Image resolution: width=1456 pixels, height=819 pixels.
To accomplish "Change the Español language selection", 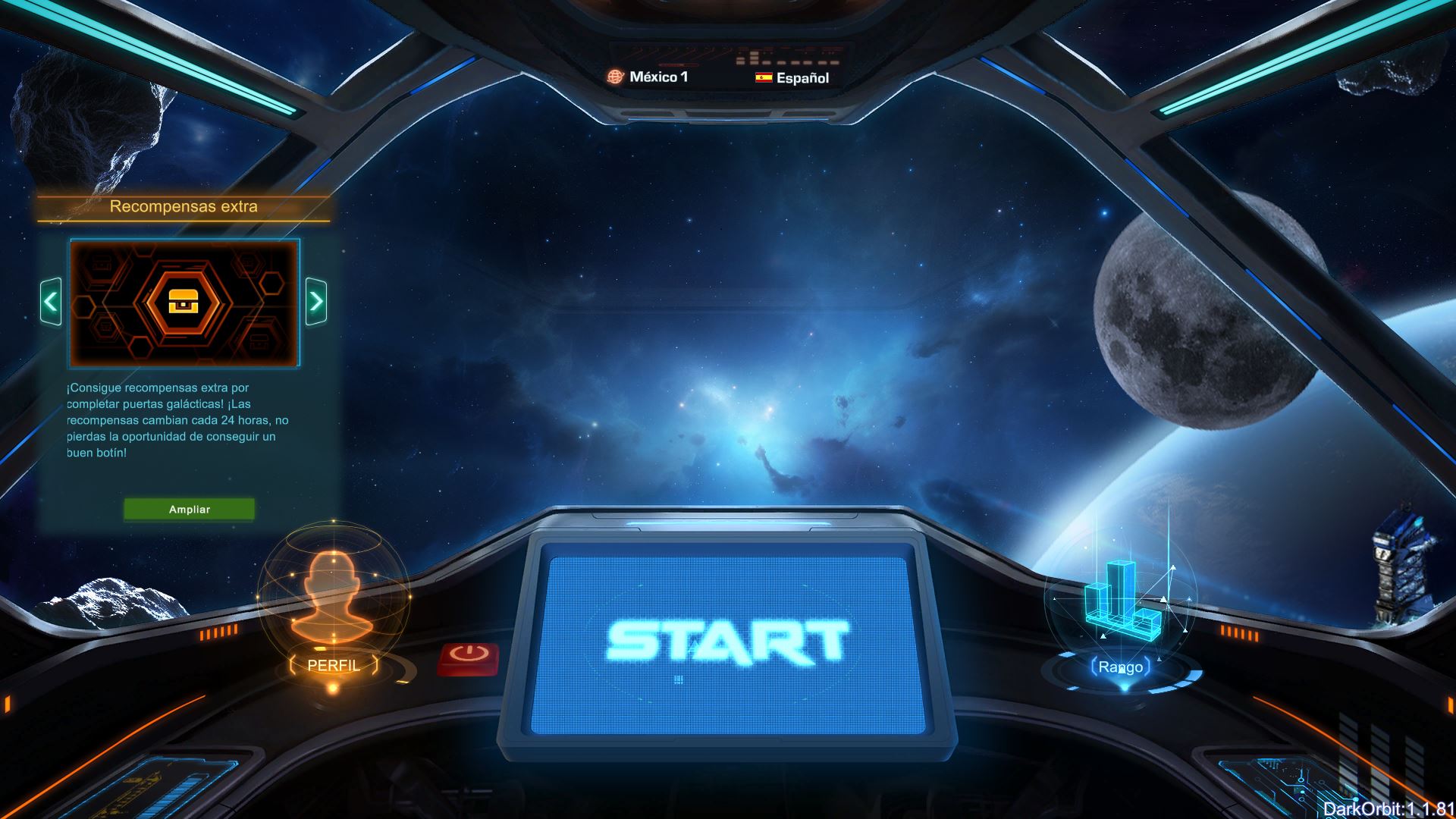I will 792,77.
